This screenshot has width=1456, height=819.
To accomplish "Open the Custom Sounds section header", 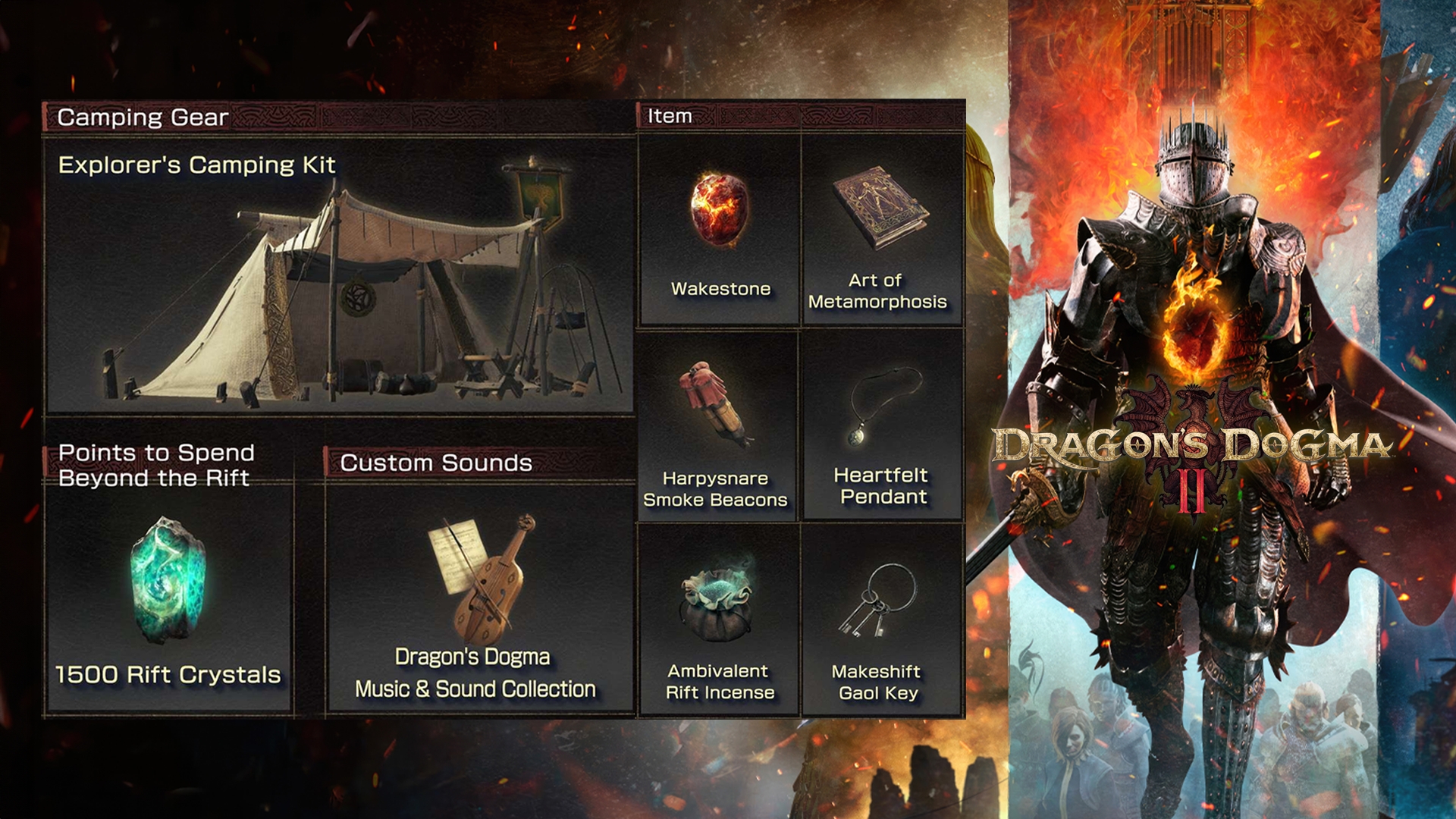I will point(438,461).
